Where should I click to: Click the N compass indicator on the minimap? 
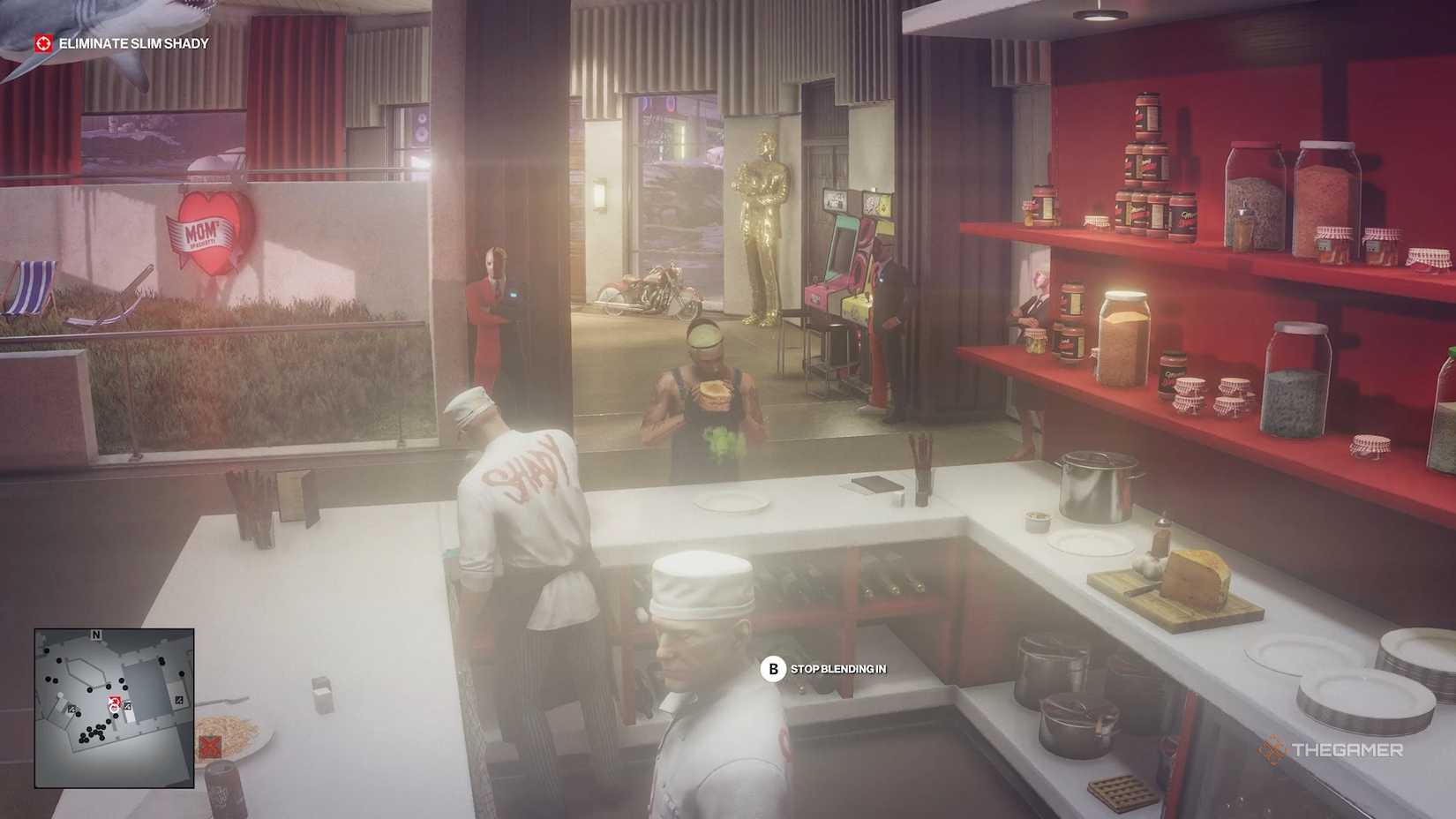pyautogui.click(x=96, y=634)
